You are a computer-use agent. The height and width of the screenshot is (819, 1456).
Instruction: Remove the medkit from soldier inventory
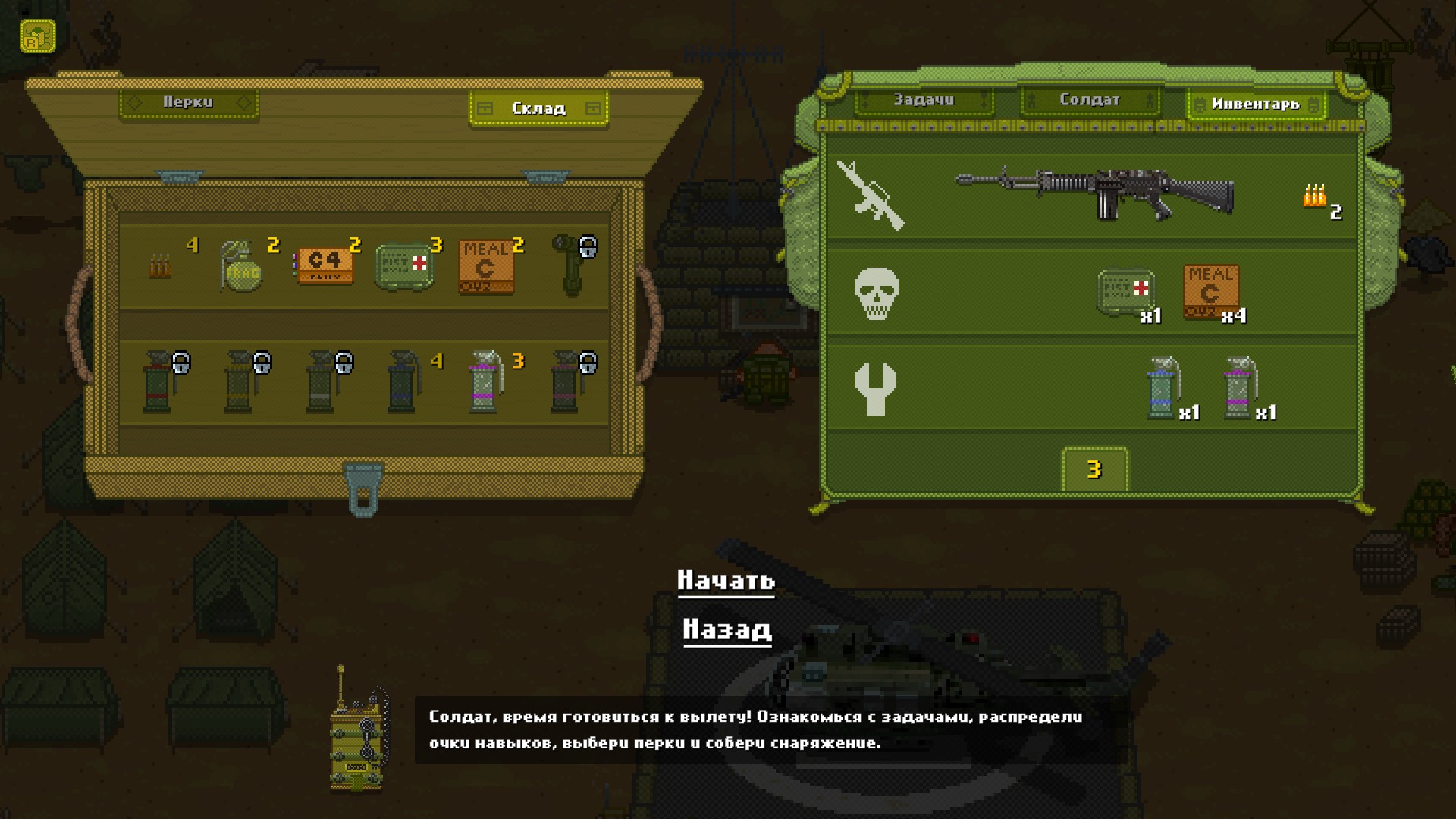pos(1126,292)
